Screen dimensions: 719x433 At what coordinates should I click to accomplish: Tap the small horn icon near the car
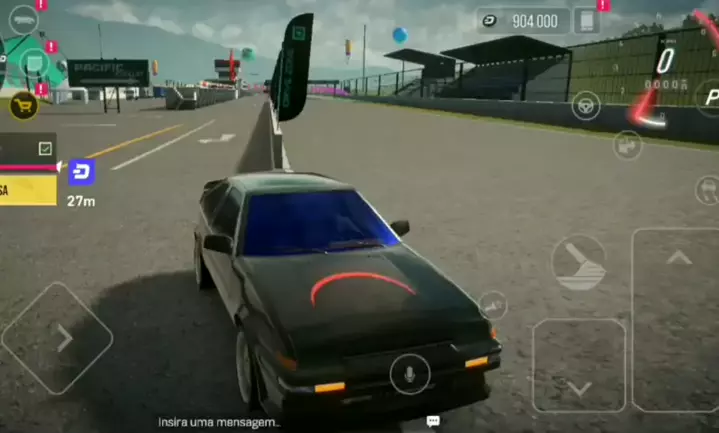[x=492, y=305]
